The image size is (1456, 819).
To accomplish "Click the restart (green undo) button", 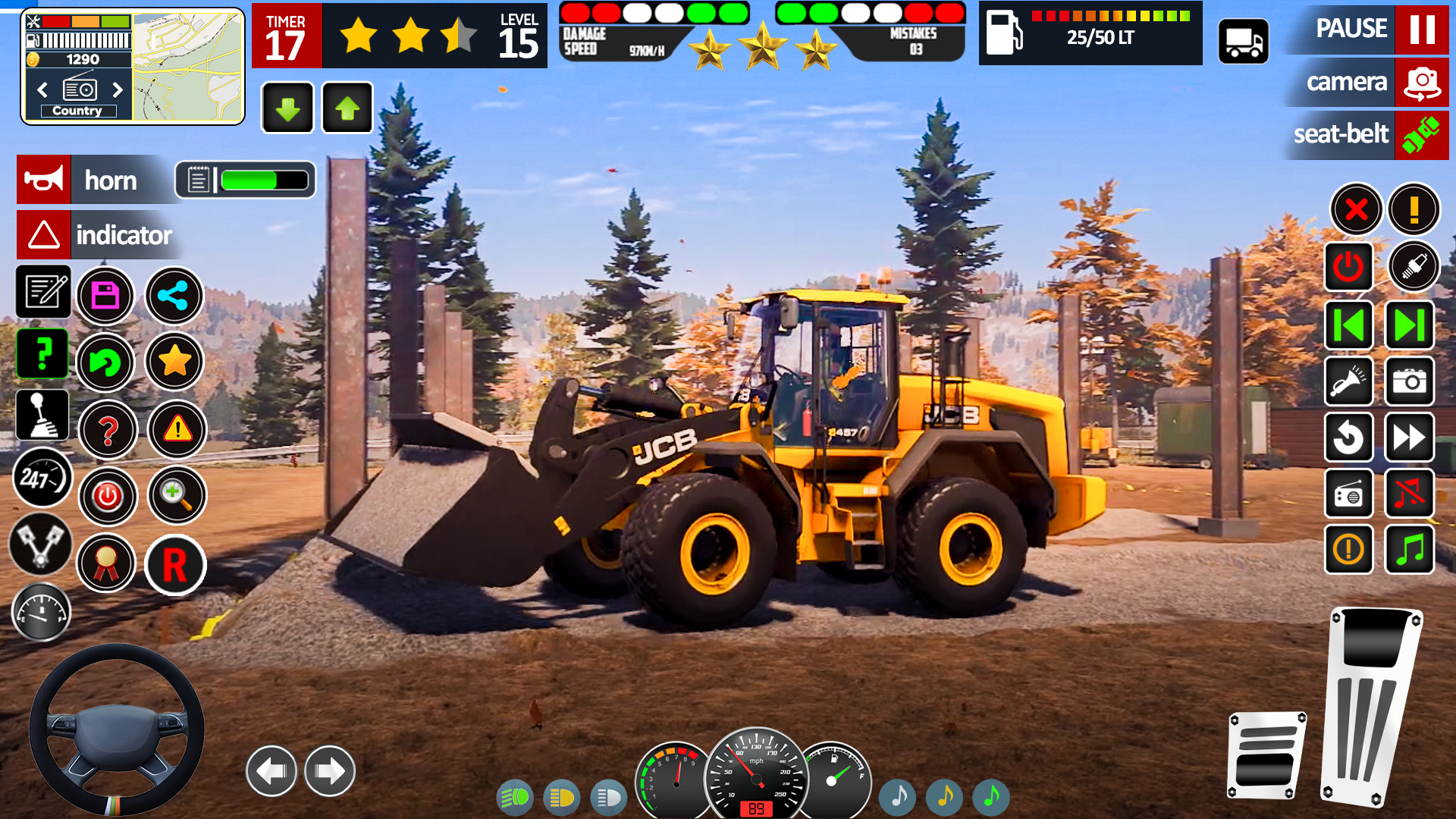I will (106, 362).
